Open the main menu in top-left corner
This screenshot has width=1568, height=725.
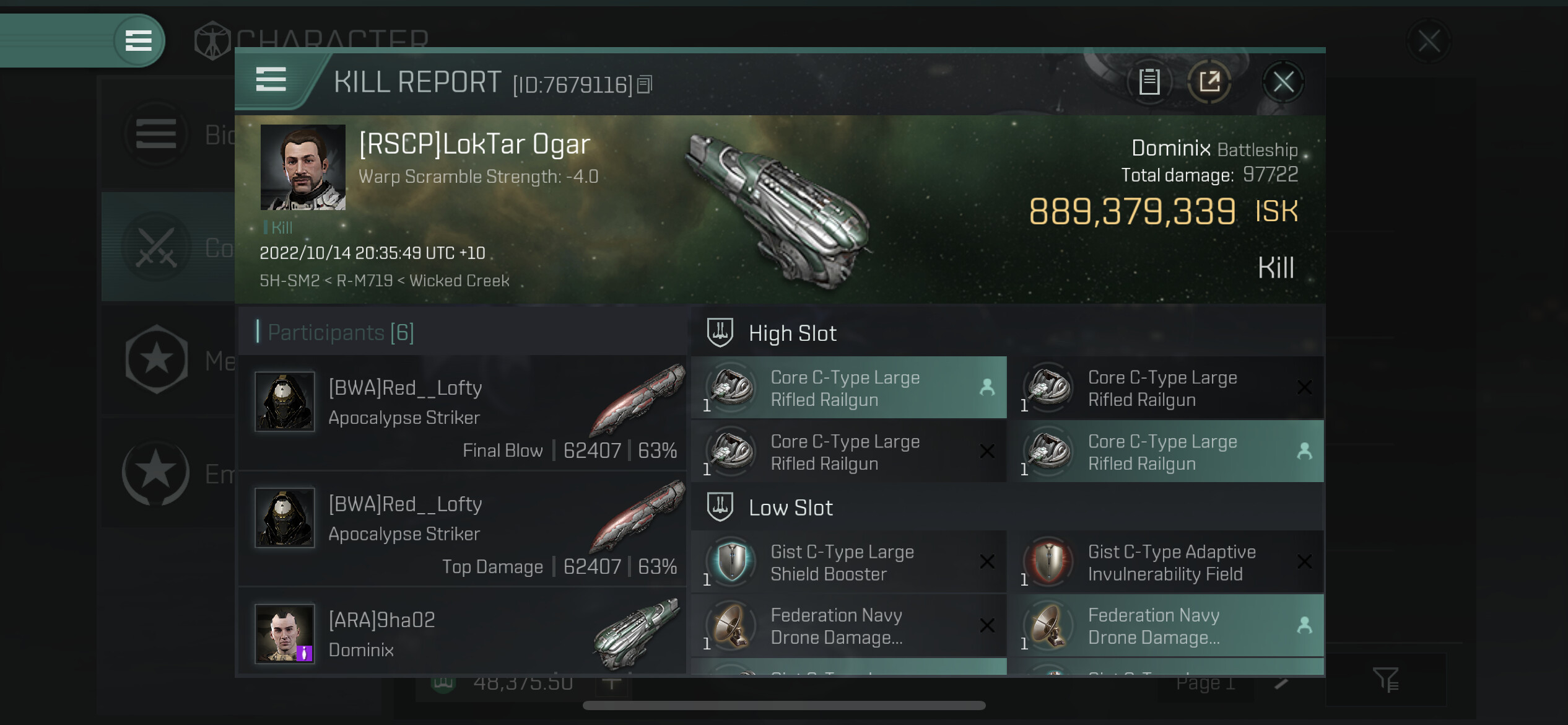(139, 41)
